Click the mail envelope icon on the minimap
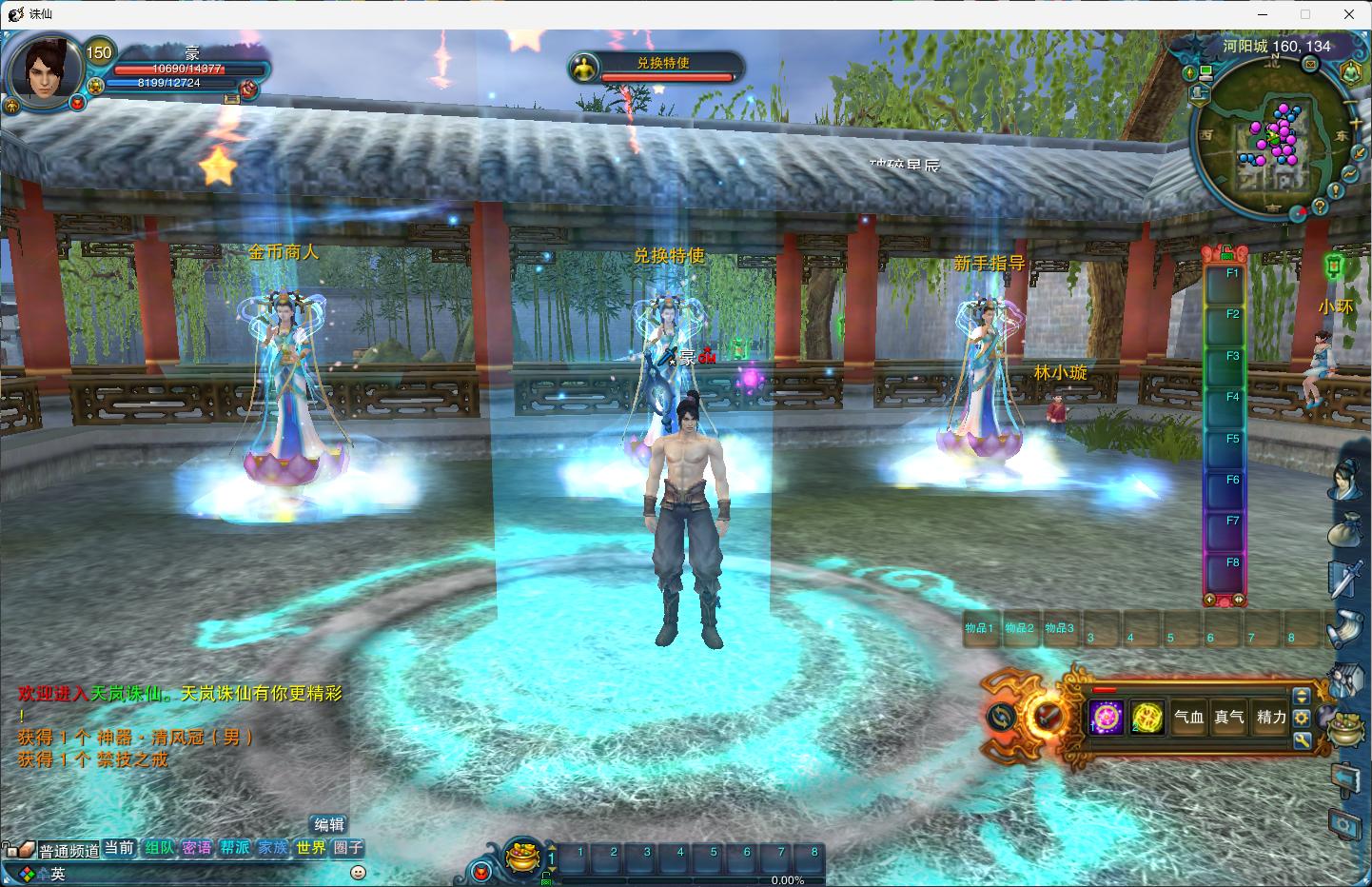 click(1310, 65)
